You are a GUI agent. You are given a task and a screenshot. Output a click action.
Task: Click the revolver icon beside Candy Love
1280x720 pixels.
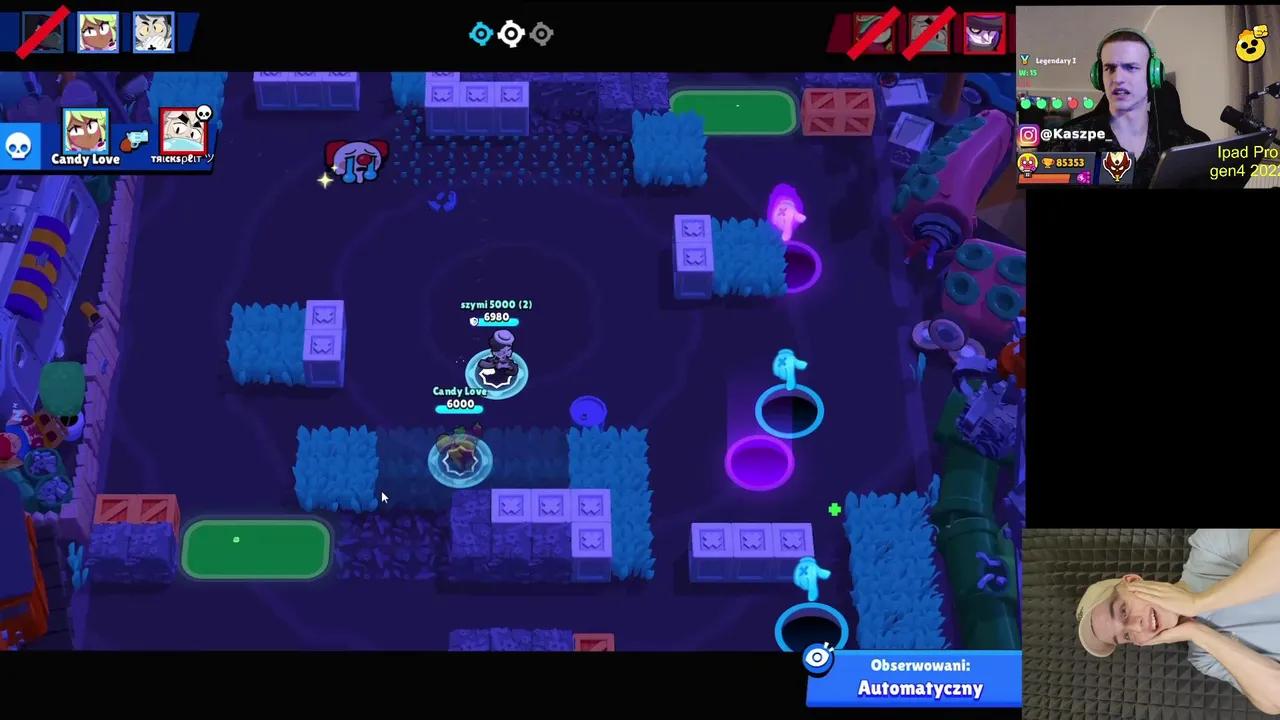[132, 141]
